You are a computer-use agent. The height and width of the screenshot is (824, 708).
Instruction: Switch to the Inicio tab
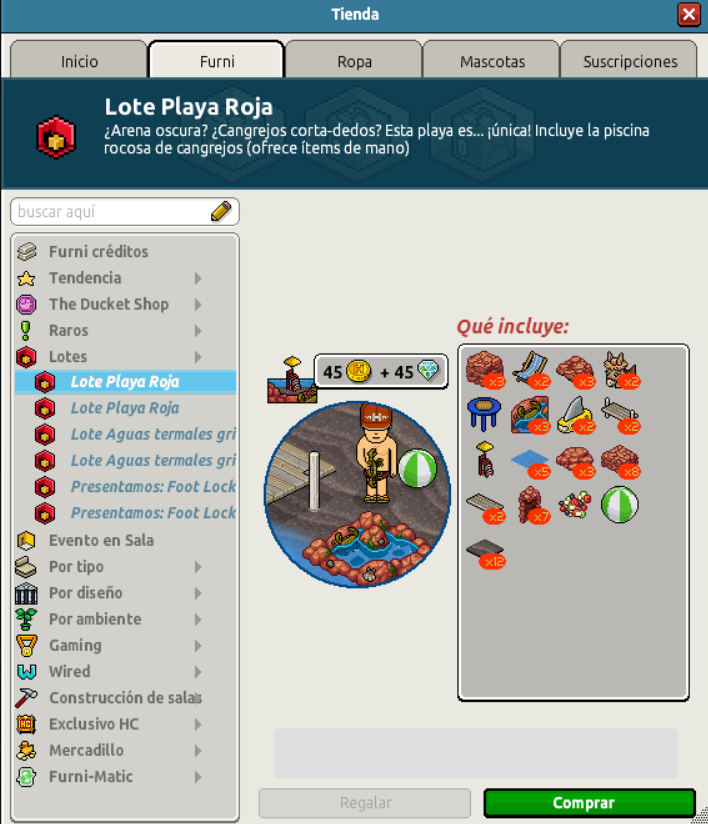(79, 61)
